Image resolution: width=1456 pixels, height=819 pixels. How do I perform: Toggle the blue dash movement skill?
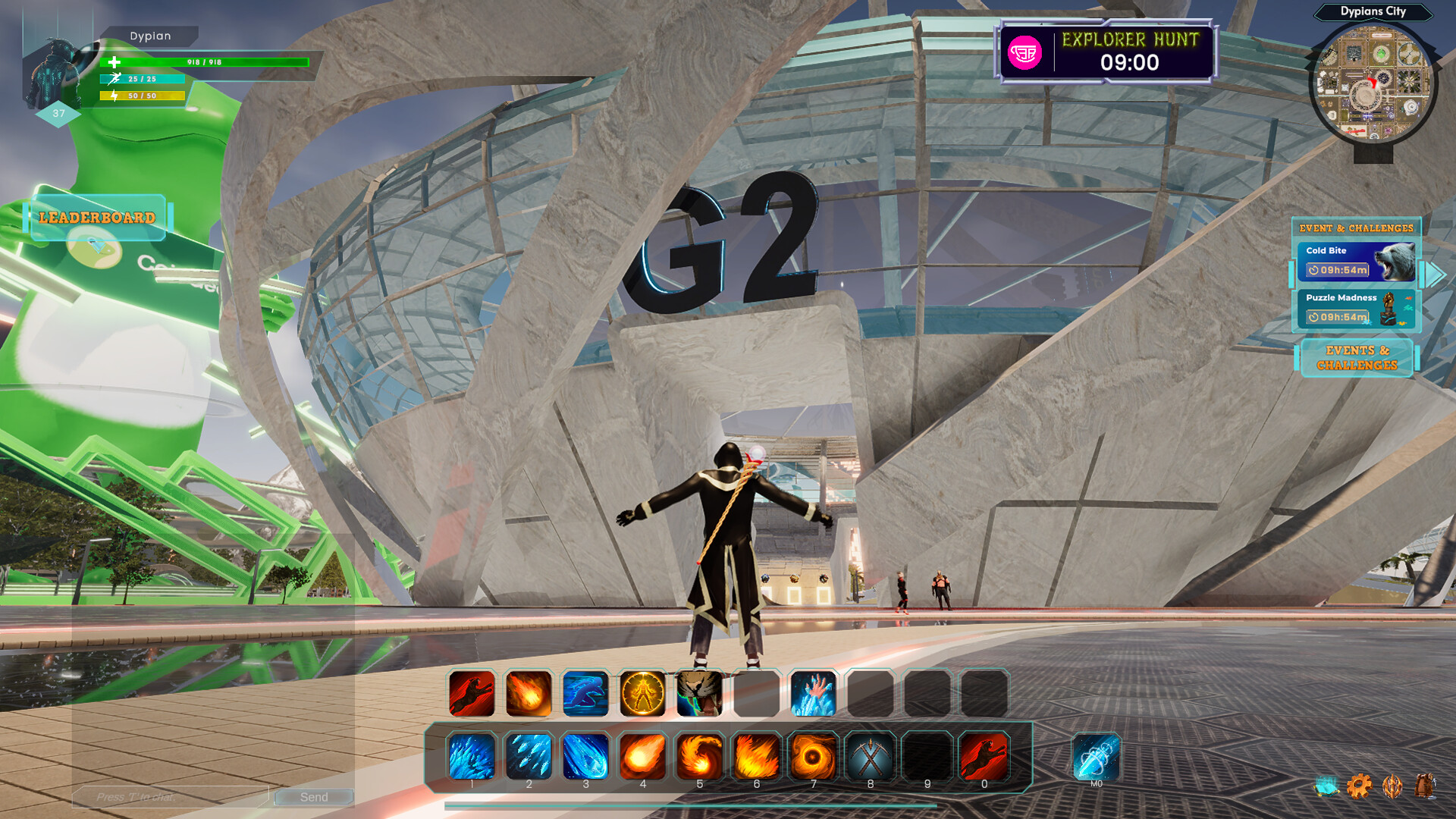585,694
